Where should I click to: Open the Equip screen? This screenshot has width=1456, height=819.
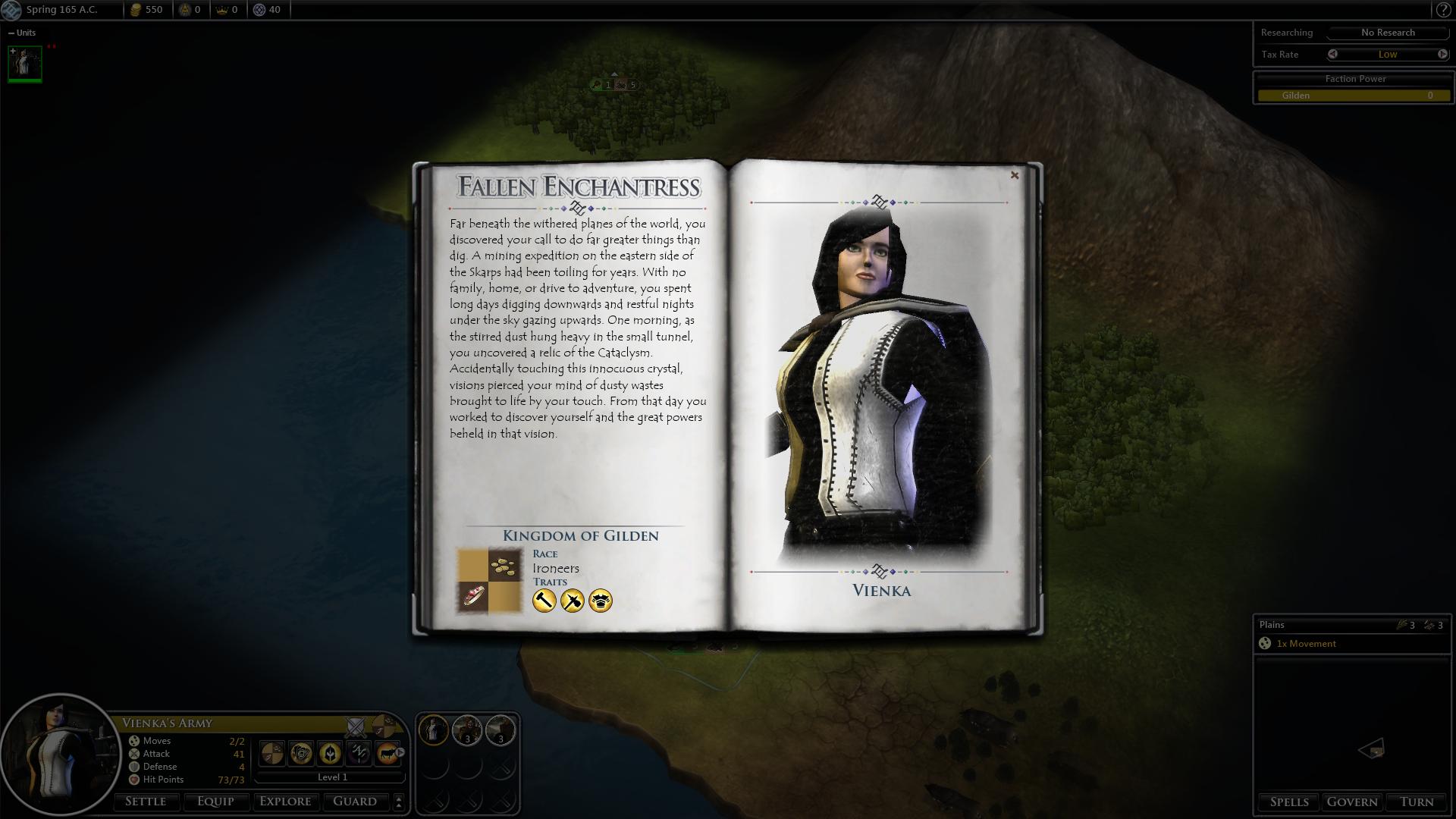(x=215, y=802)
